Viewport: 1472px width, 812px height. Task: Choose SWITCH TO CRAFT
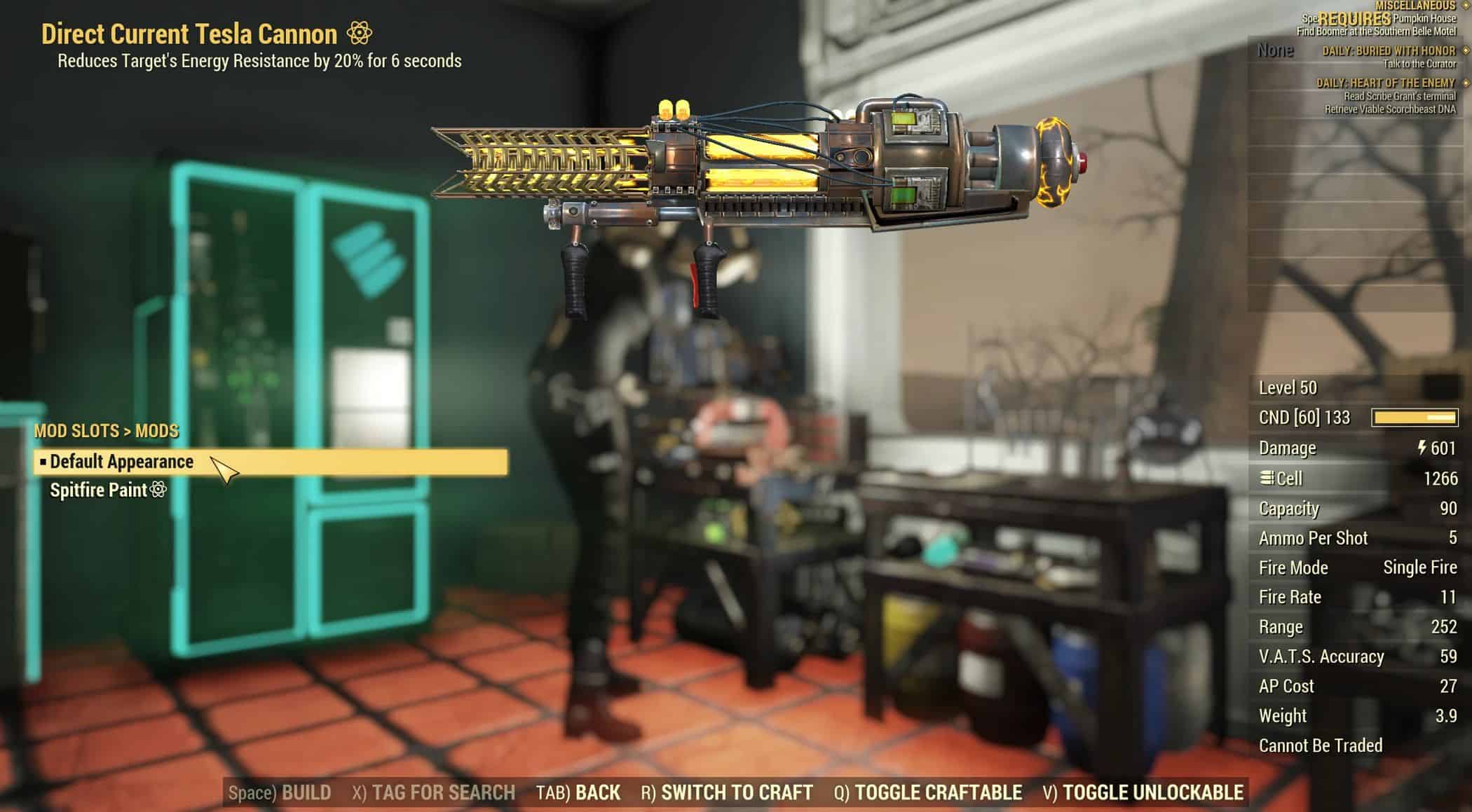tap(727, 792)
